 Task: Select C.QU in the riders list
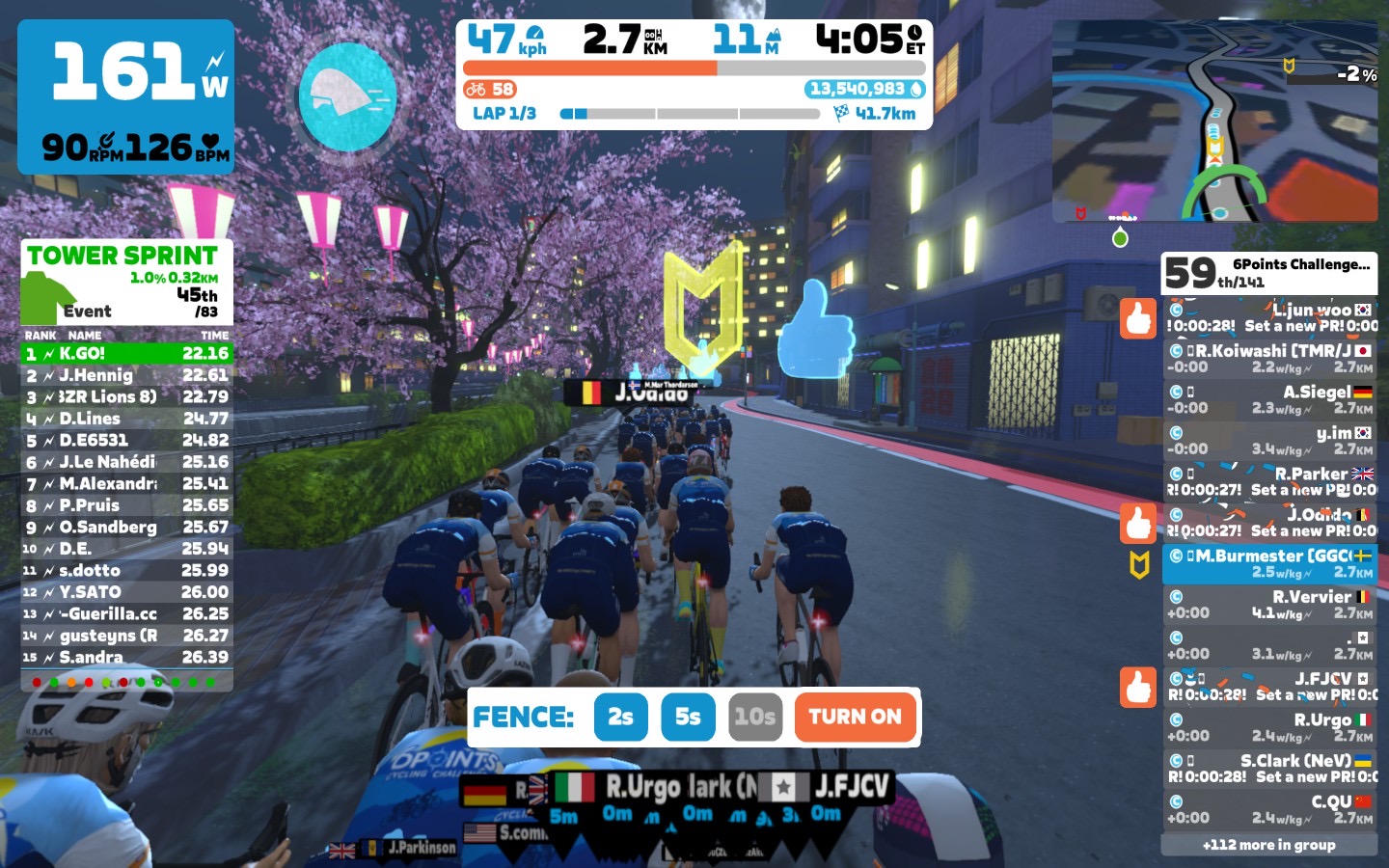pos(1269,809)
